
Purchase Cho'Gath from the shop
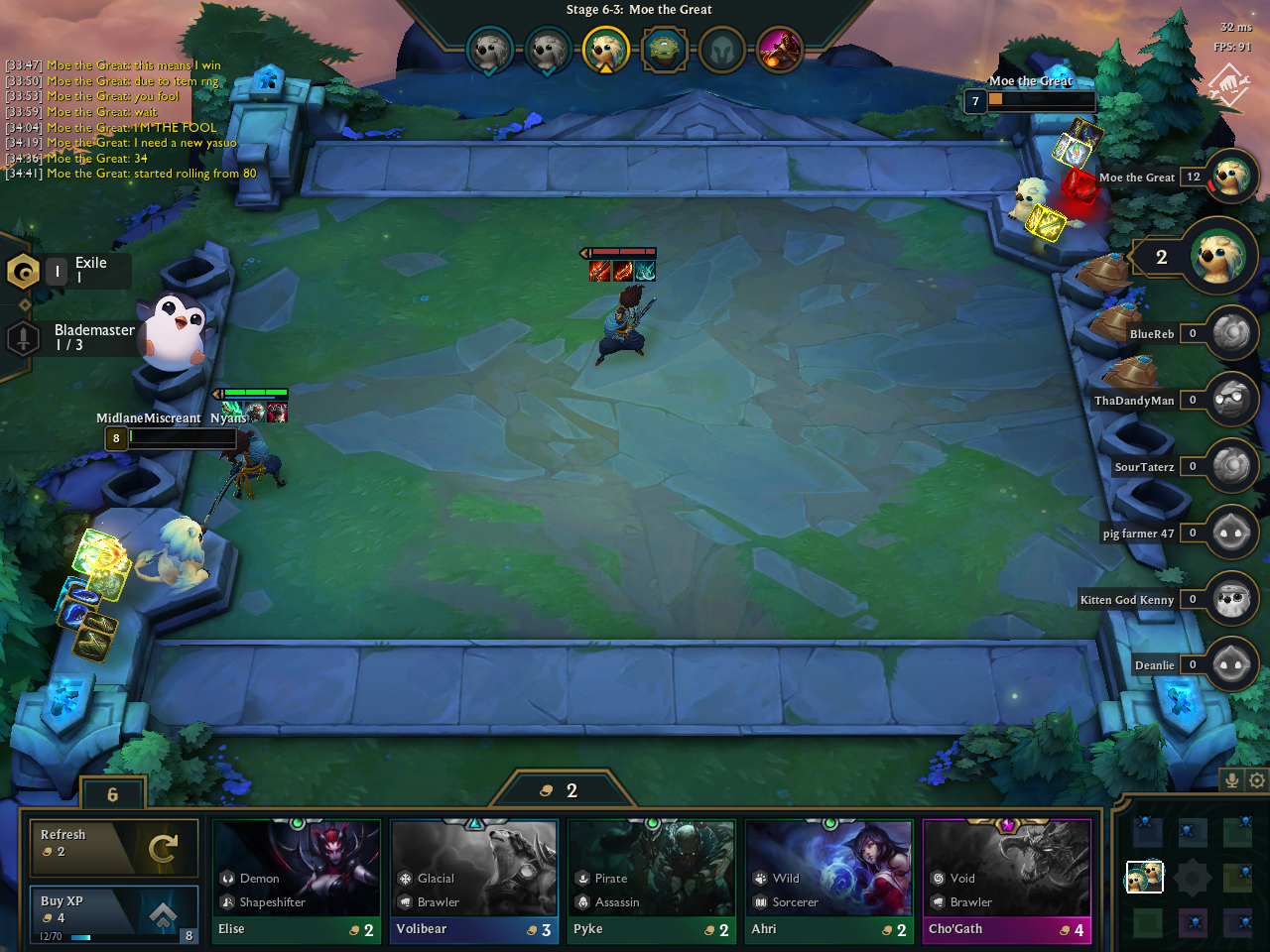click(1007, 868)
